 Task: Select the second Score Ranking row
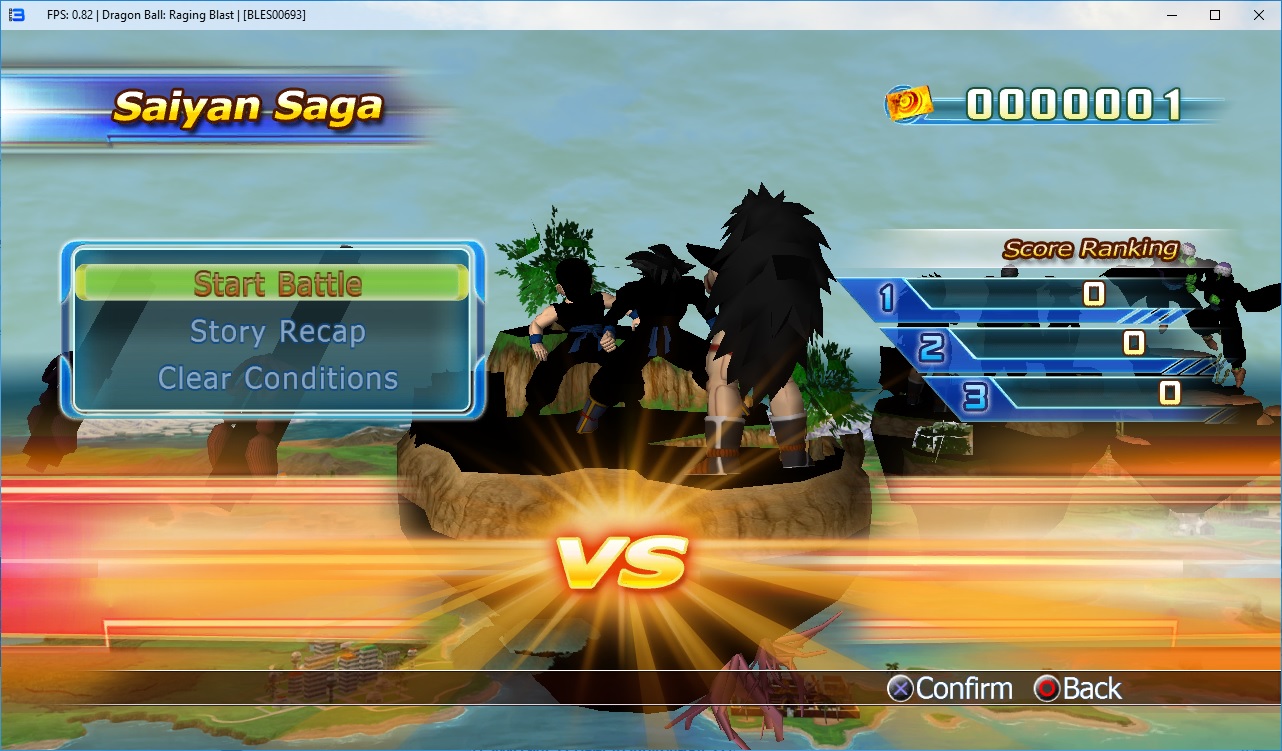click(x=1060, y=345)
